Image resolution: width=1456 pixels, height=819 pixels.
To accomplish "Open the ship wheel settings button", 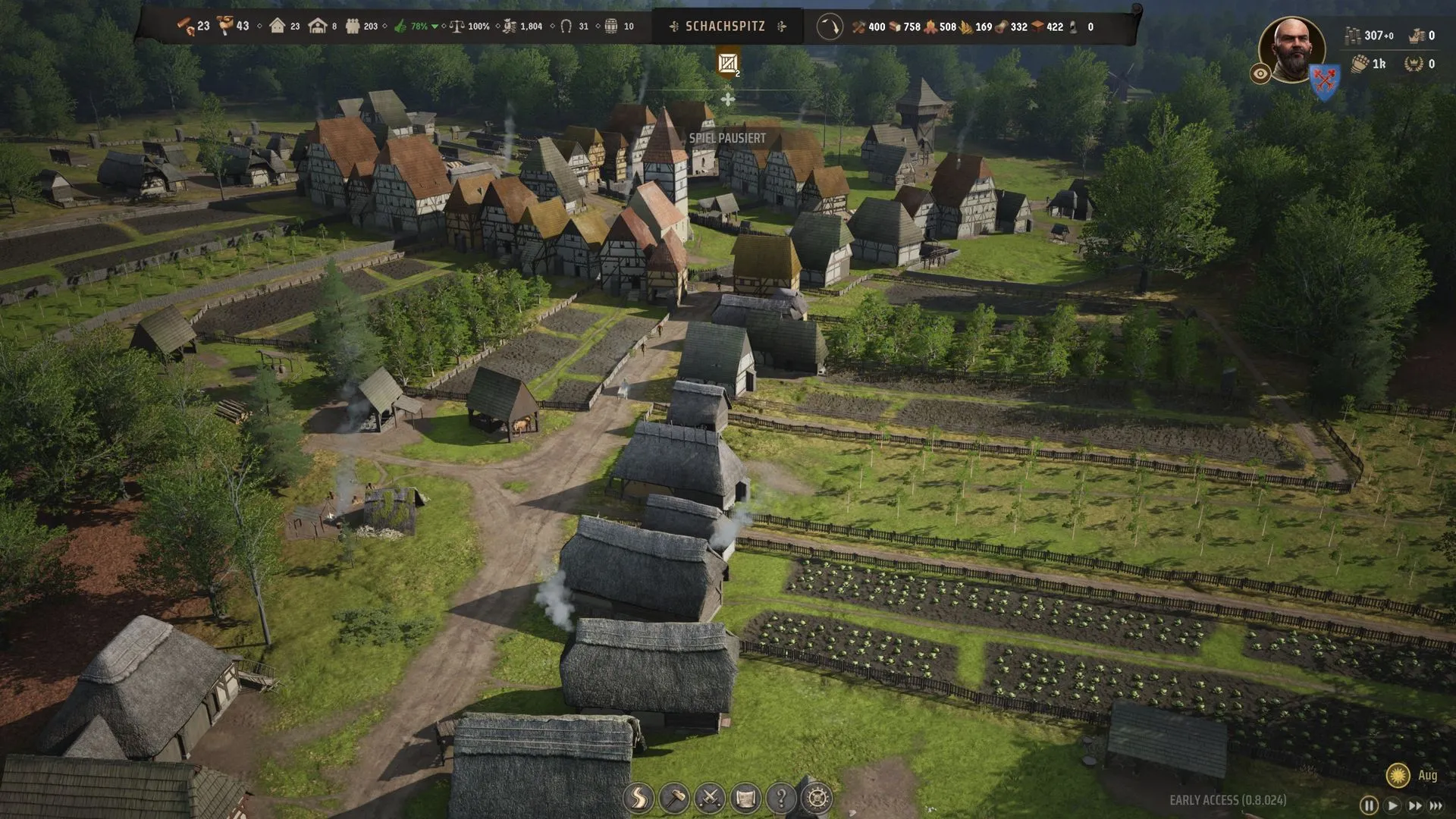I will coord(817,798).
